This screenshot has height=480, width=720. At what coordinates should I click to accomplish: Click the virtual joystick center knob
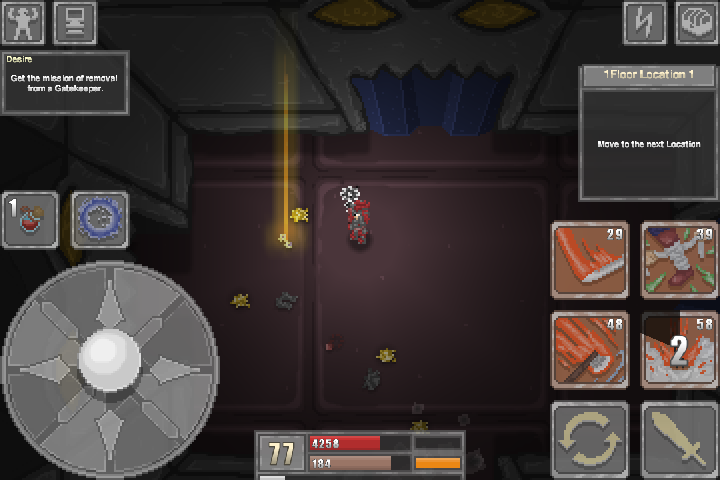(x=108, y=355)
